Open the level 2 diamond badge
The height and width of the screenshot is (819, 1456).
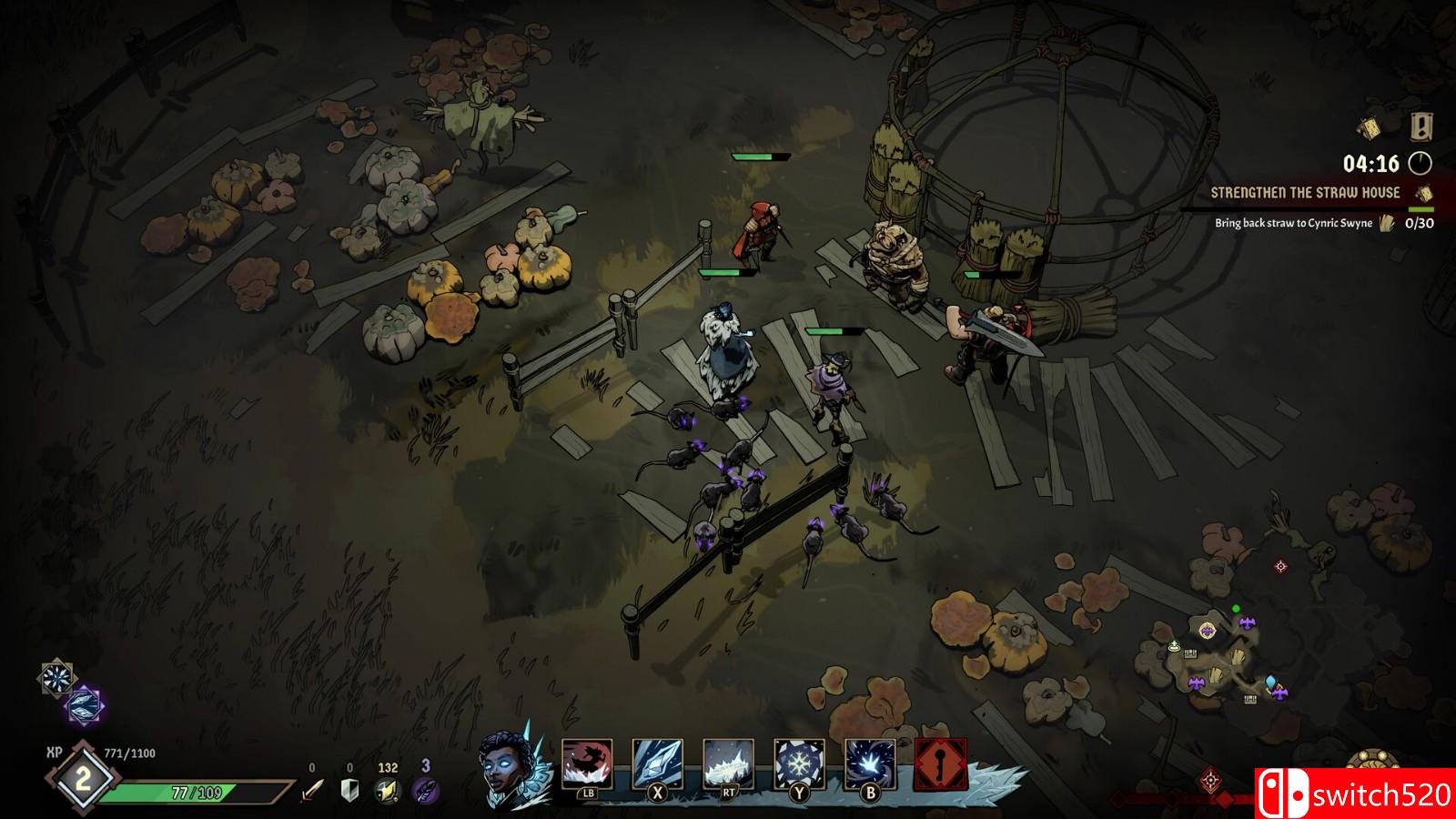[x=83, y=779]
